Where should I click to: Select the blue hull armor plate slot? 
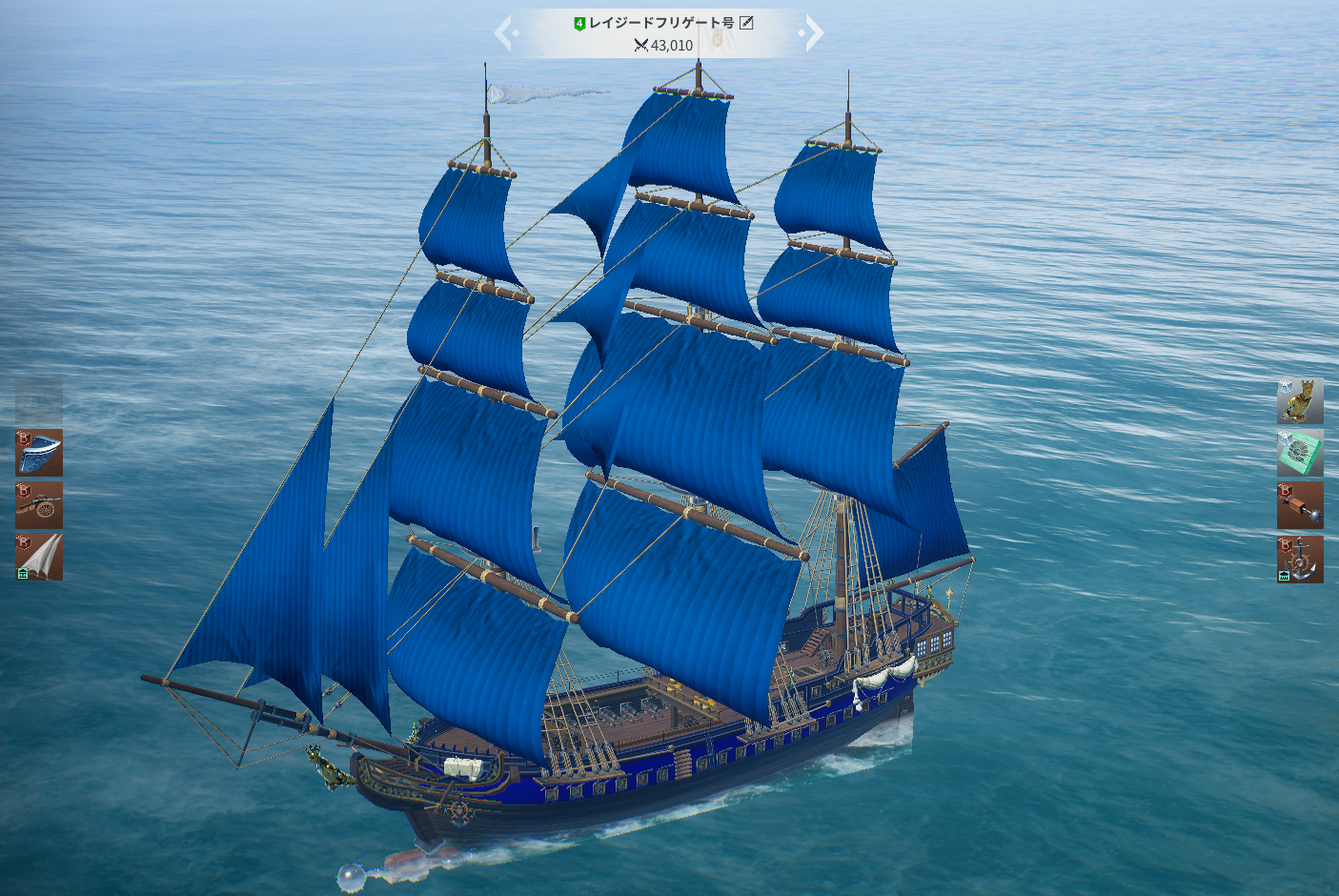pyautogui.click(x=39, y=453)
